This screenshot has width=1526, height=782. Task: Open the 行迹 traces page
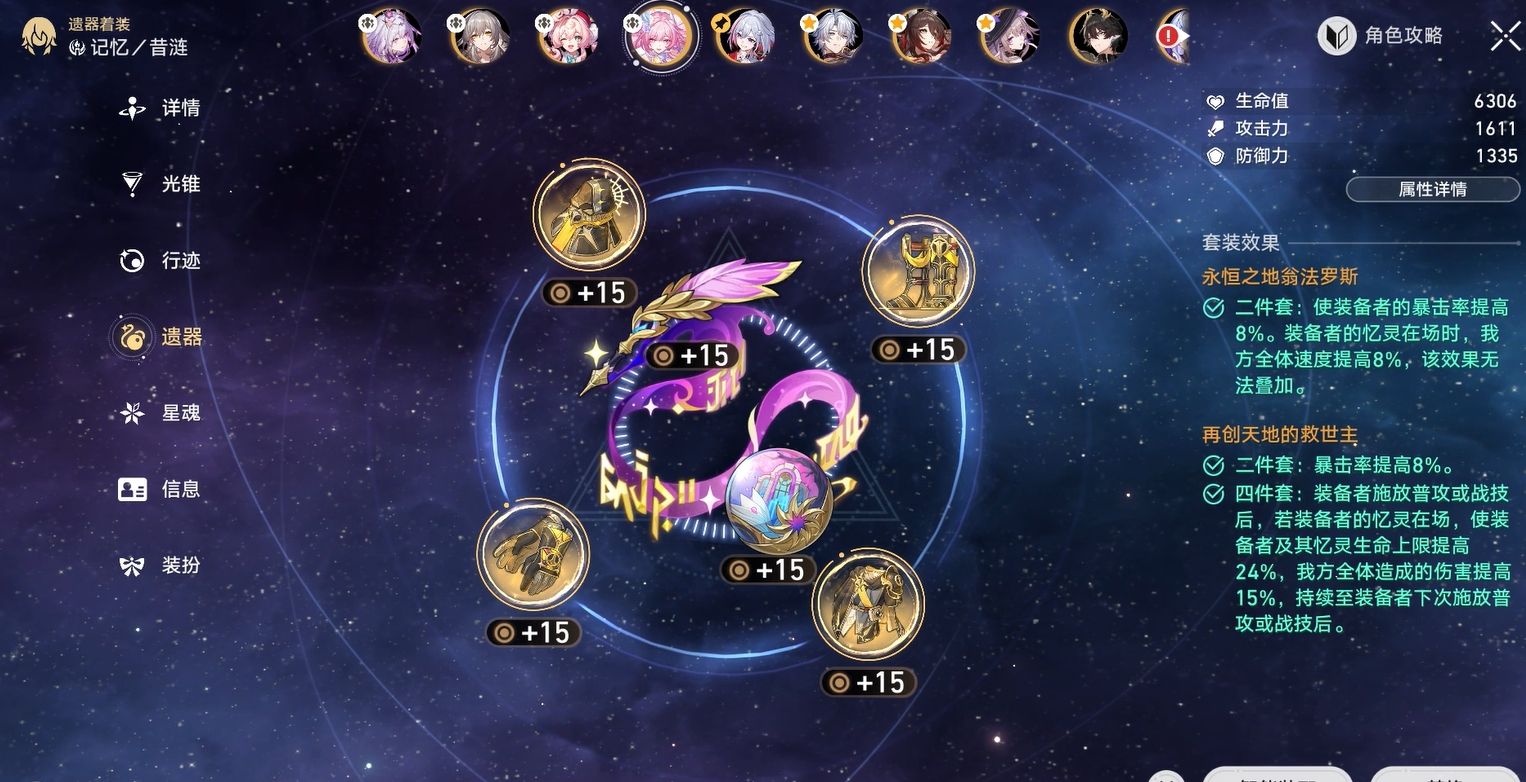(x=161, y=261)
